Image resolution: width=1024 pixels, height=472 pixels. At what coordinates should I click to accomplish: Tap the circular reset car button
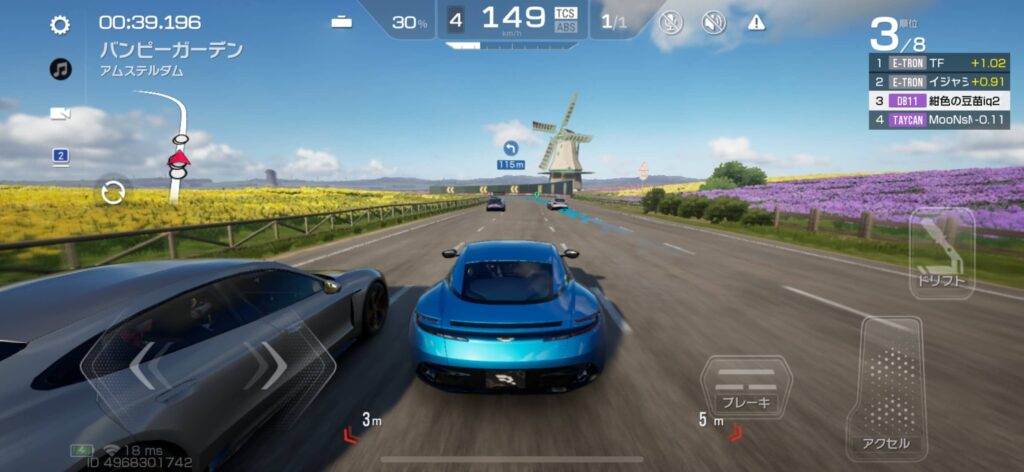point(113,191)
